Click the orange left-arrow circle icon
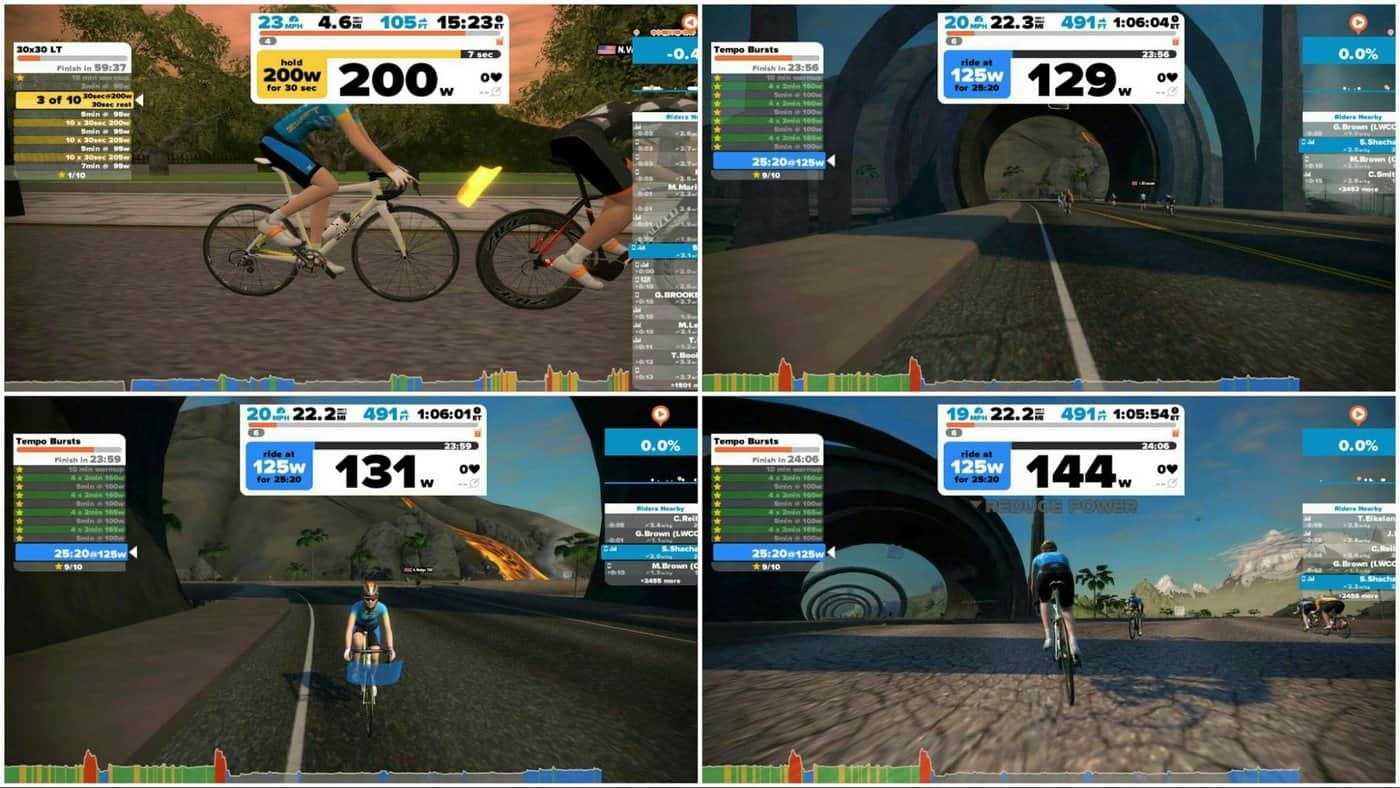Image resolution: width=1400 pixels, height=788 pixels. click(x=688, y=22)
